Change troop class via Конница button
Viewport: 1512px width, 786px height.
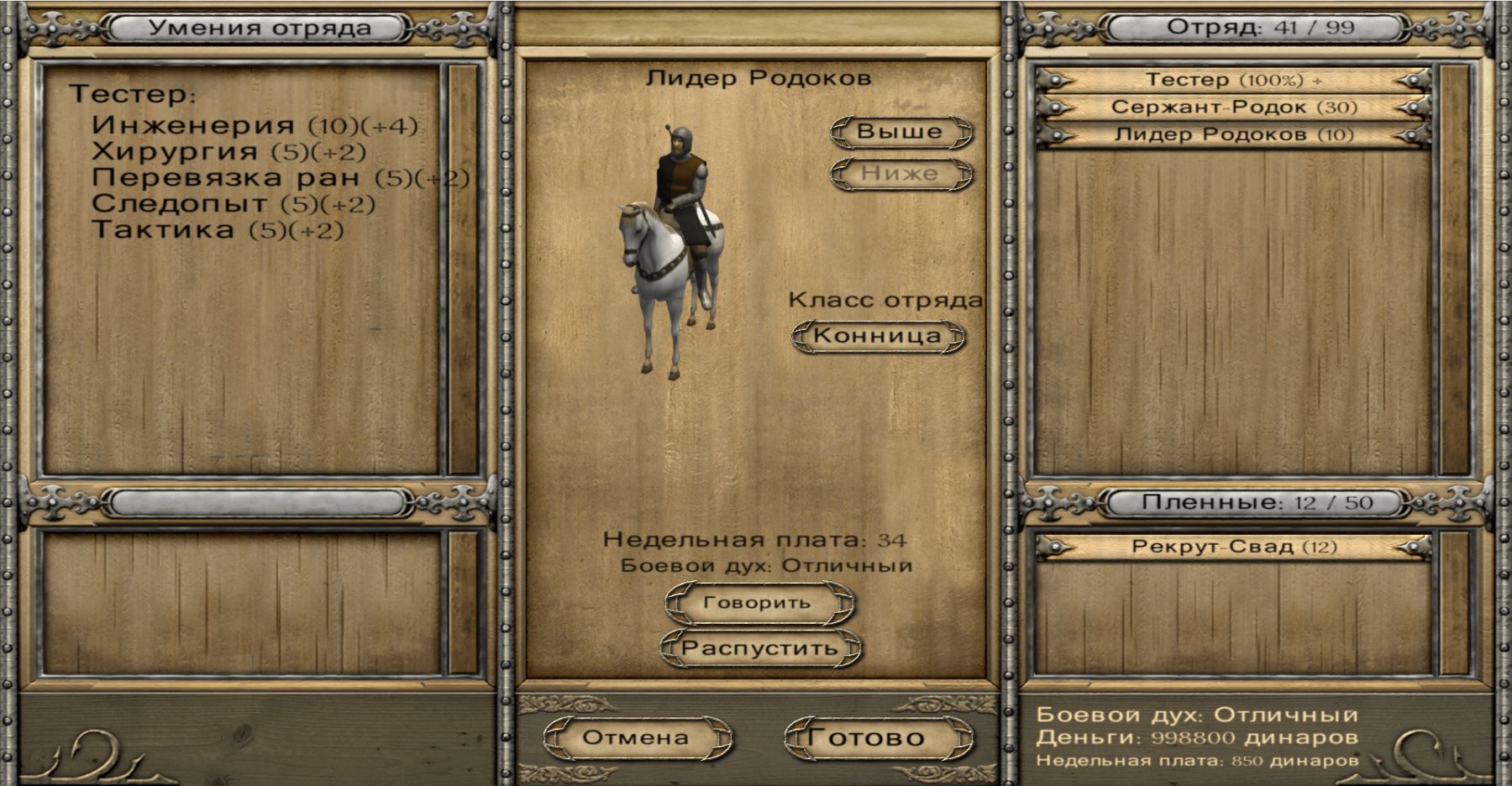[x=878, y=336]
